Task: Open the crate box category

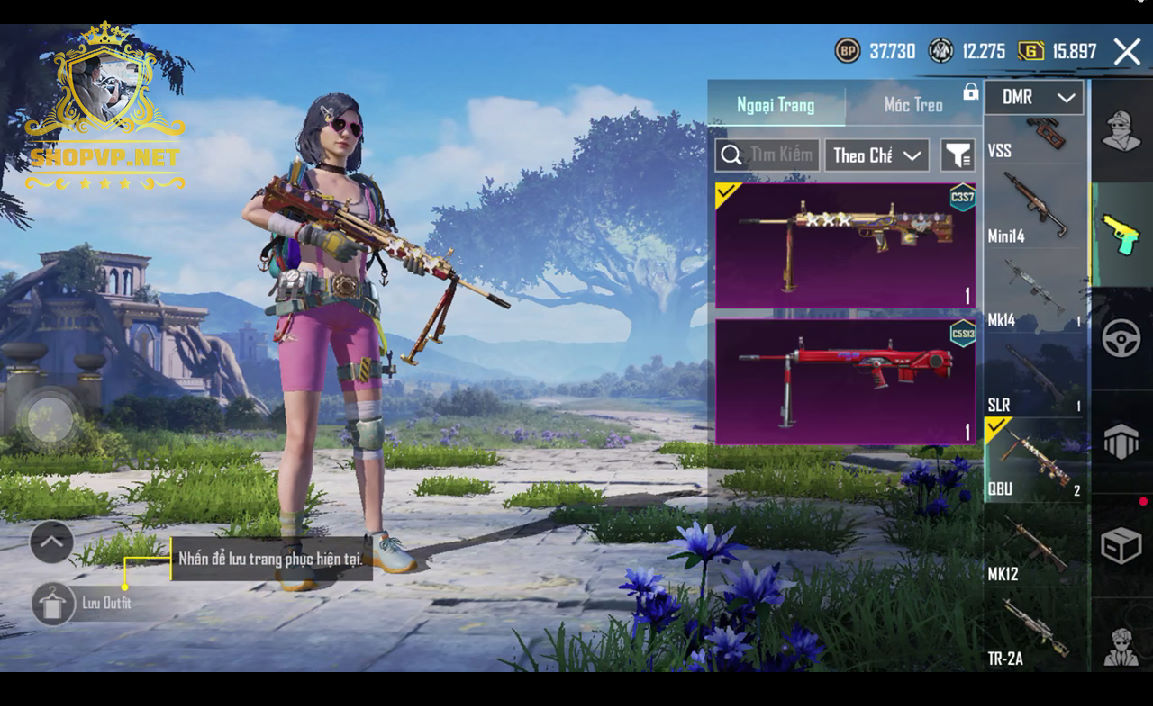Action: [x=1121, y=545]
